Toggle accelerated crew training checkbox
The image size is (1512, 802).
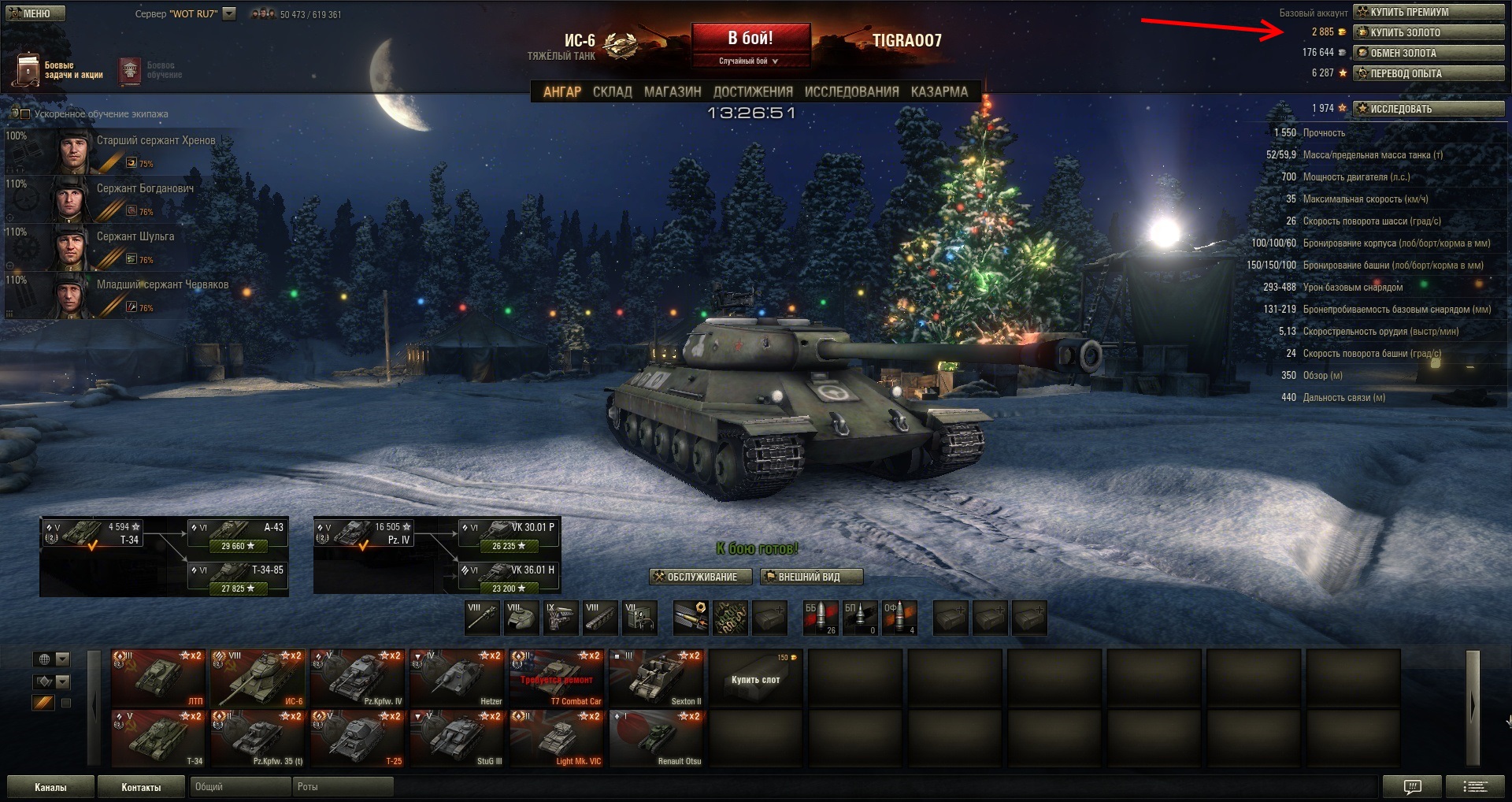coord(25,114)
